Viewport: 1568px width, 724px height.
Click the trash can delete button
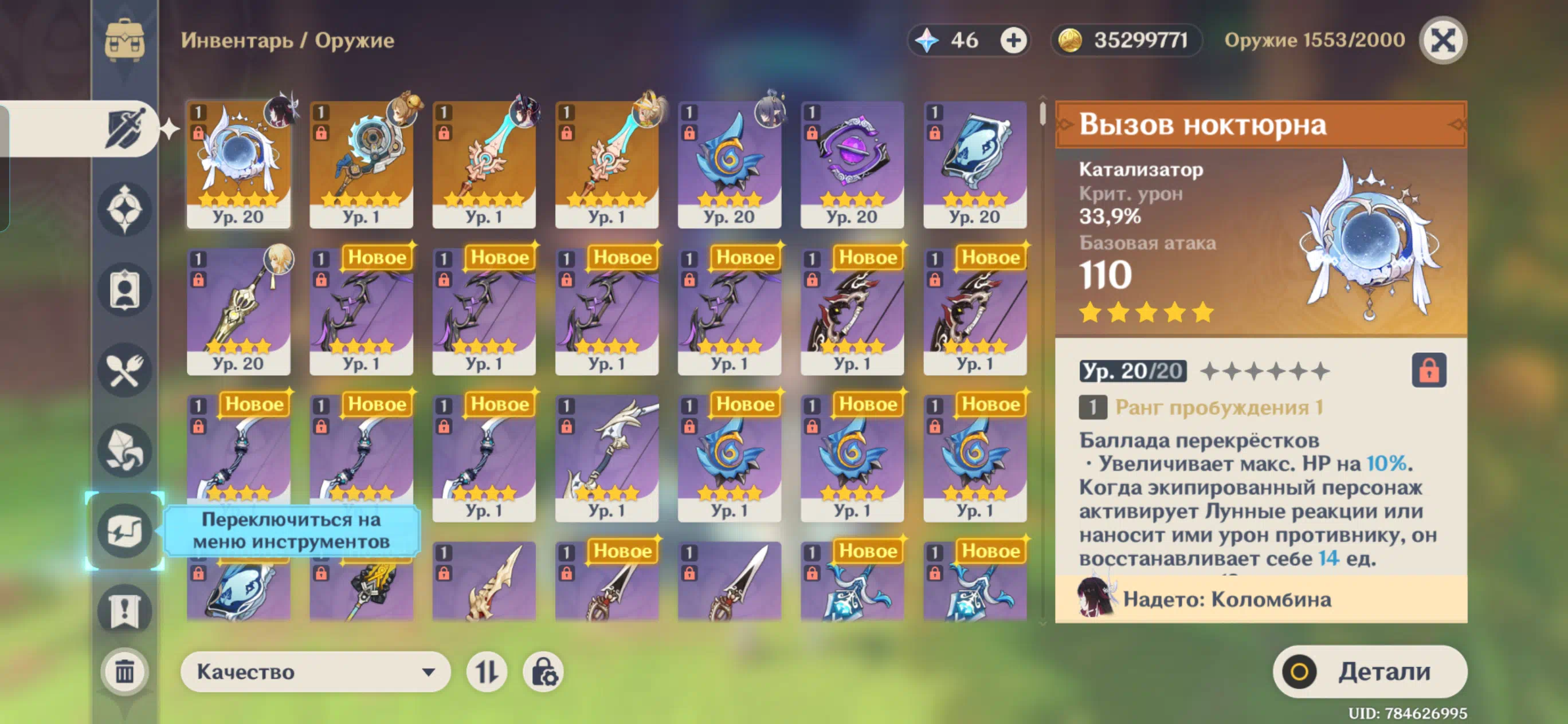(125, 672)
